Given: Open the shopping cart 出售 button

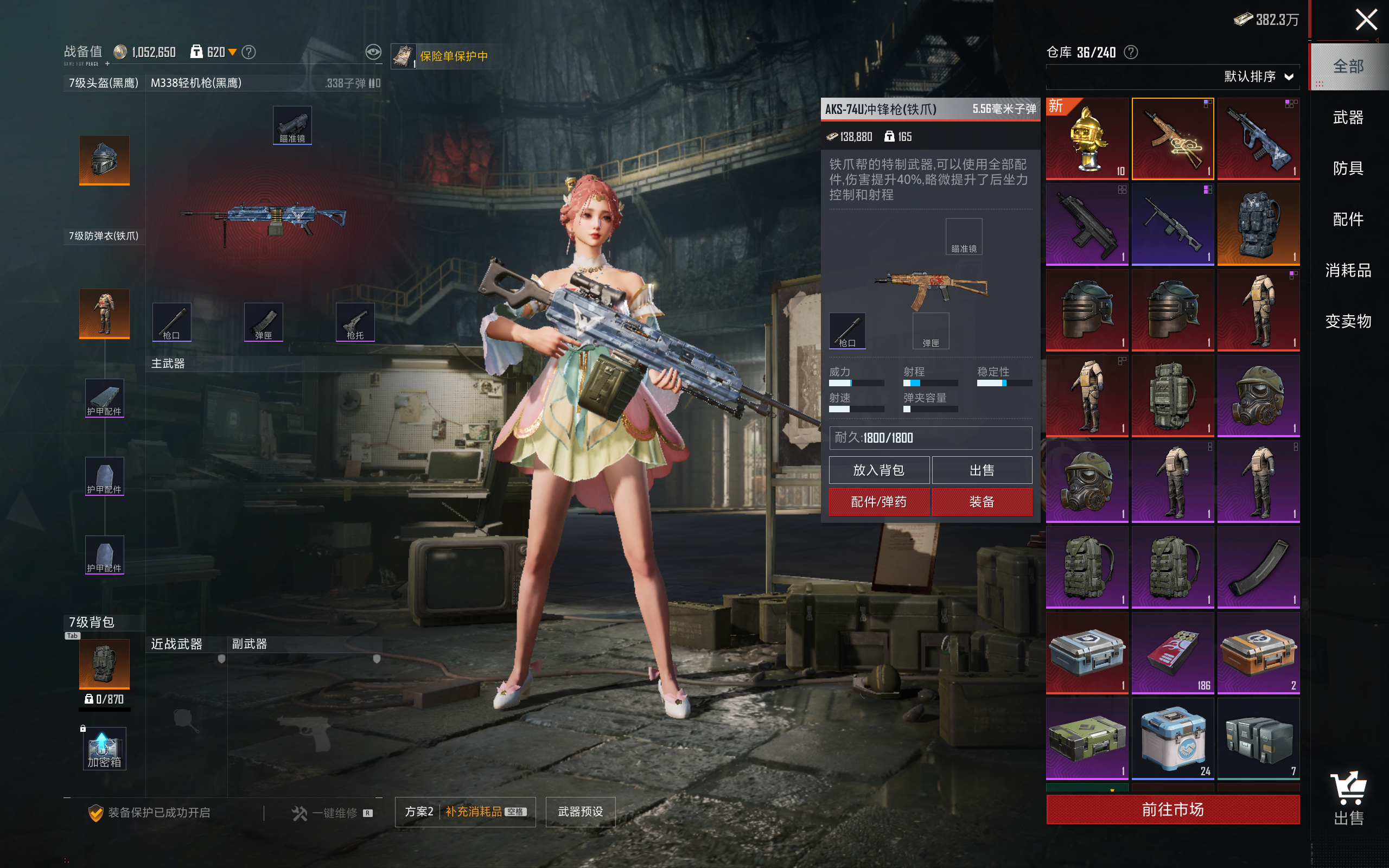Looking at the screenshot, I should point(1348,798).
